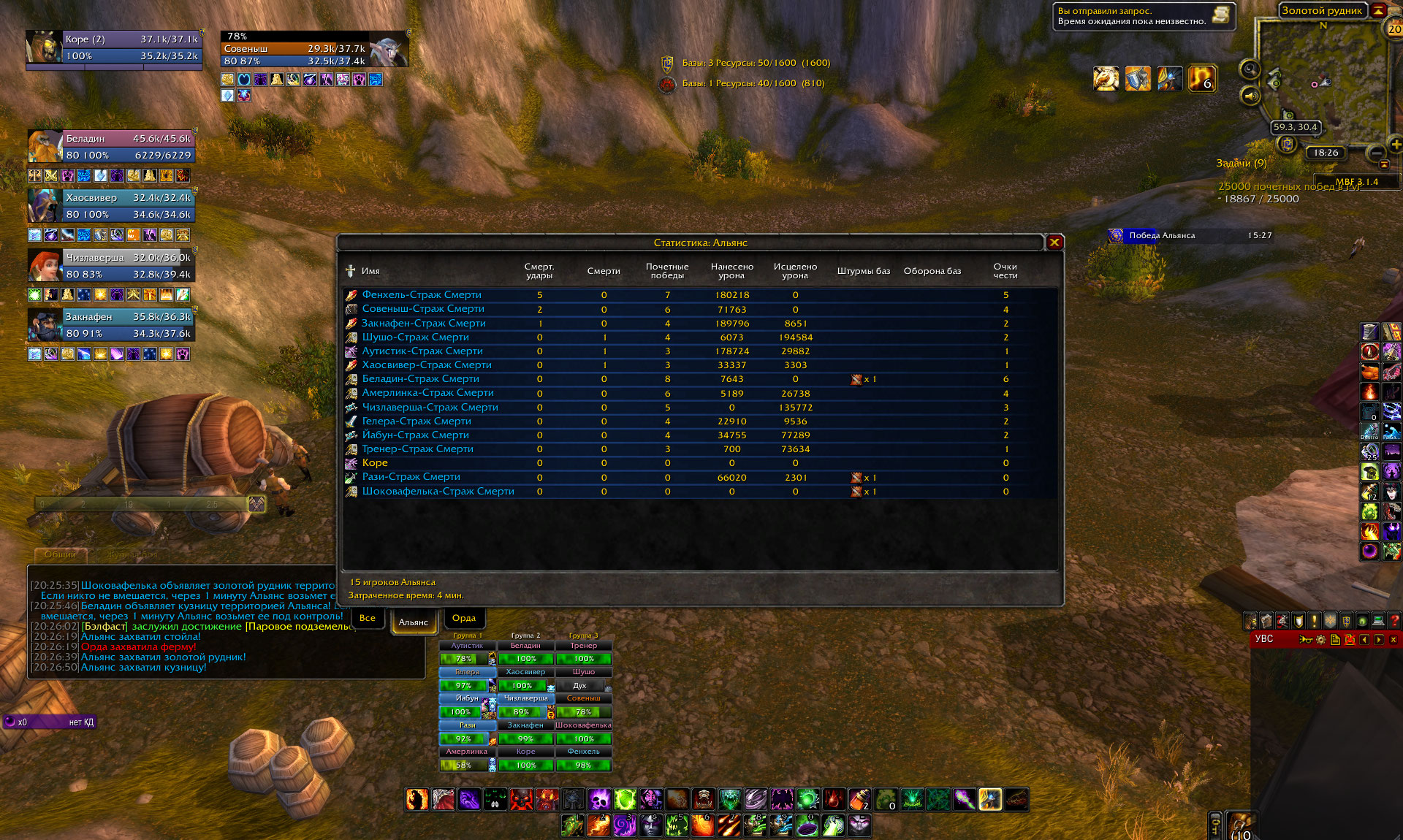The width and height of the screenshot is (1403, 840).
Task: Close the Alliance statistics scoreboard
Action: coord(1054,243)
